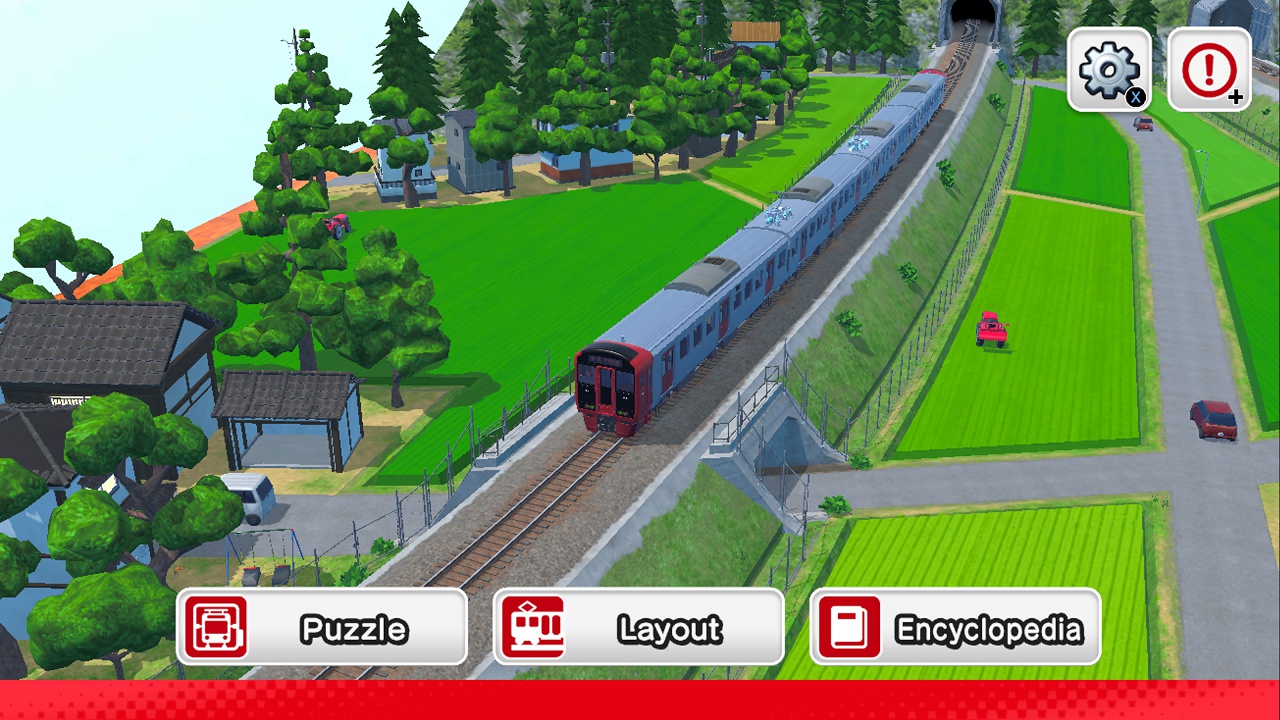This screenshot has width=1280, height=720.
Task: Select the Layout menu entry
Action: 640,627
